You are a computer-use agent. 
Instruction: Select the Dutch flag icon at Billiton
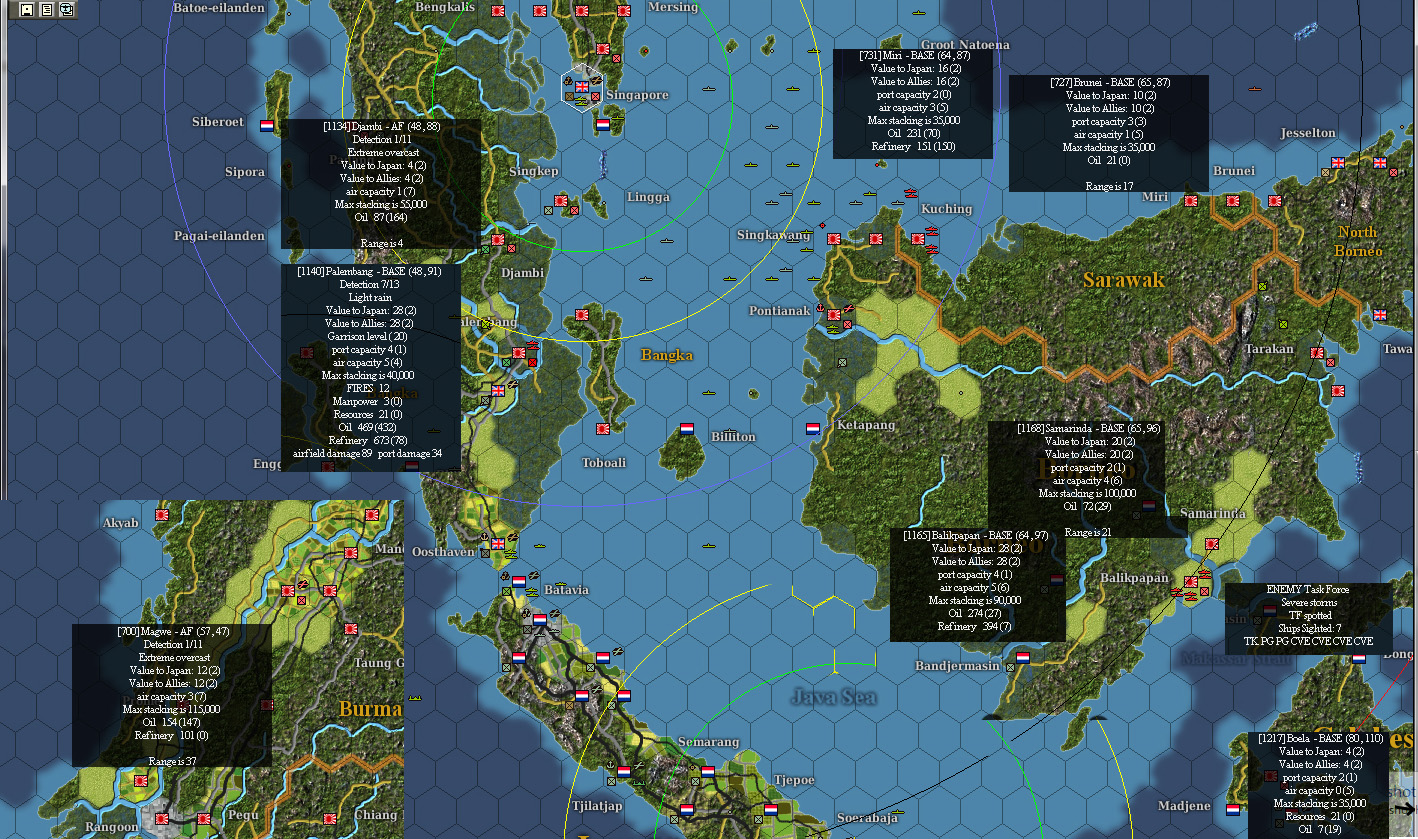[687, 429]
